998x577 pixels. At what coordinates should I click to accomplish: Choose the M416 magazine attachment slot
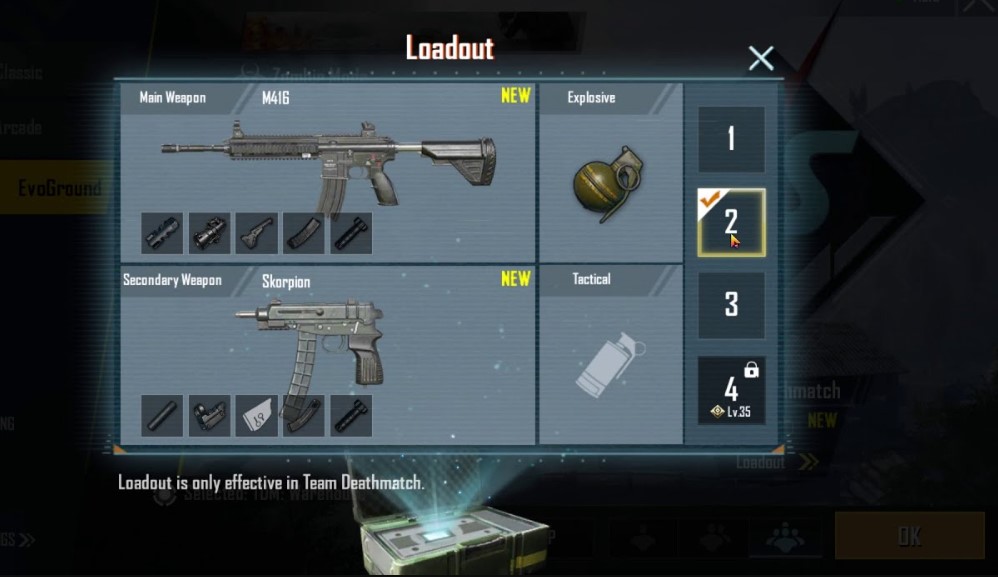(x=304, y=233)
